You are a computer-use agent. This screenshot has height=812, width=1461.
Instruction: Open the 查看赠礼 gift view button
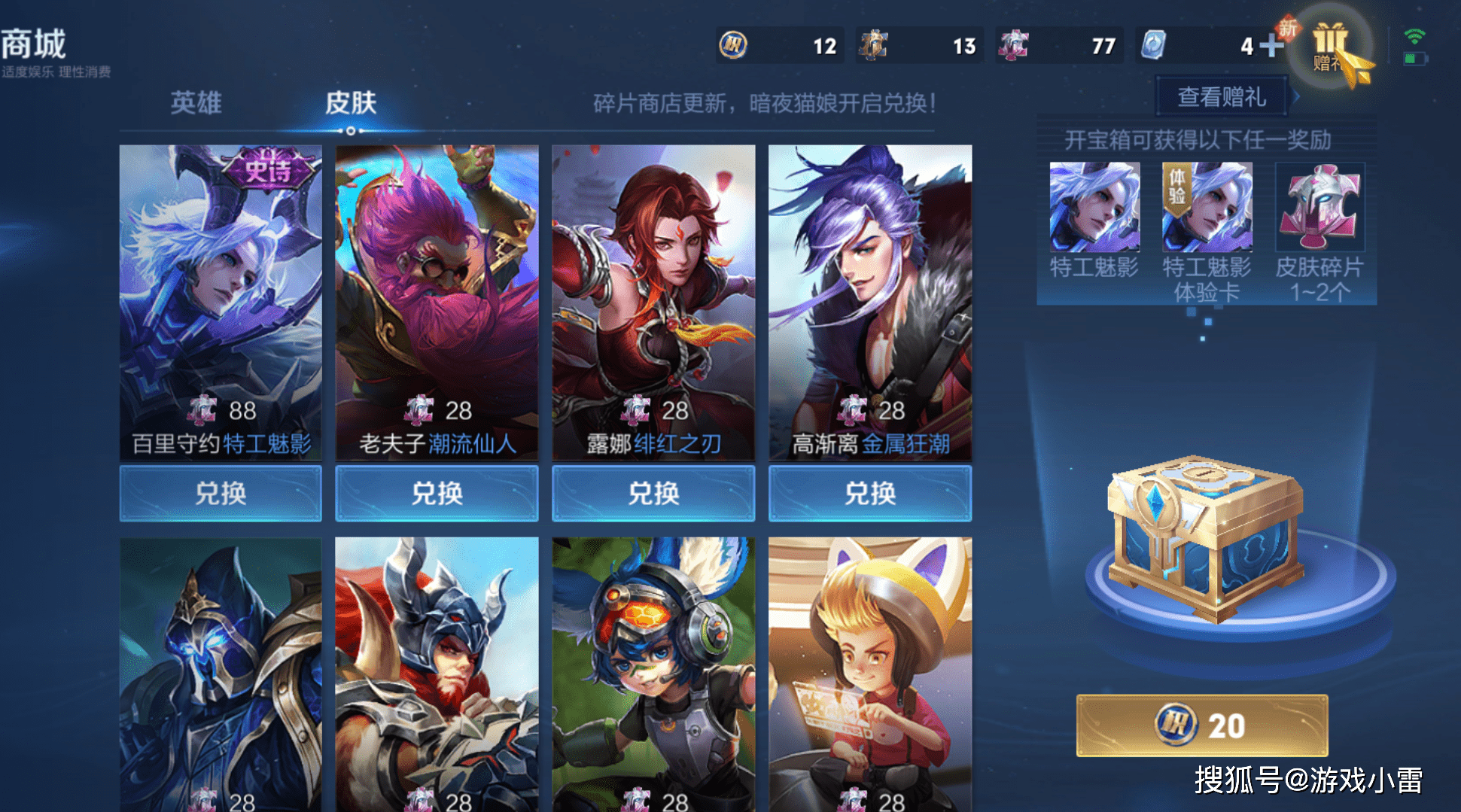pyautogui.click(x=1221, y=97)
